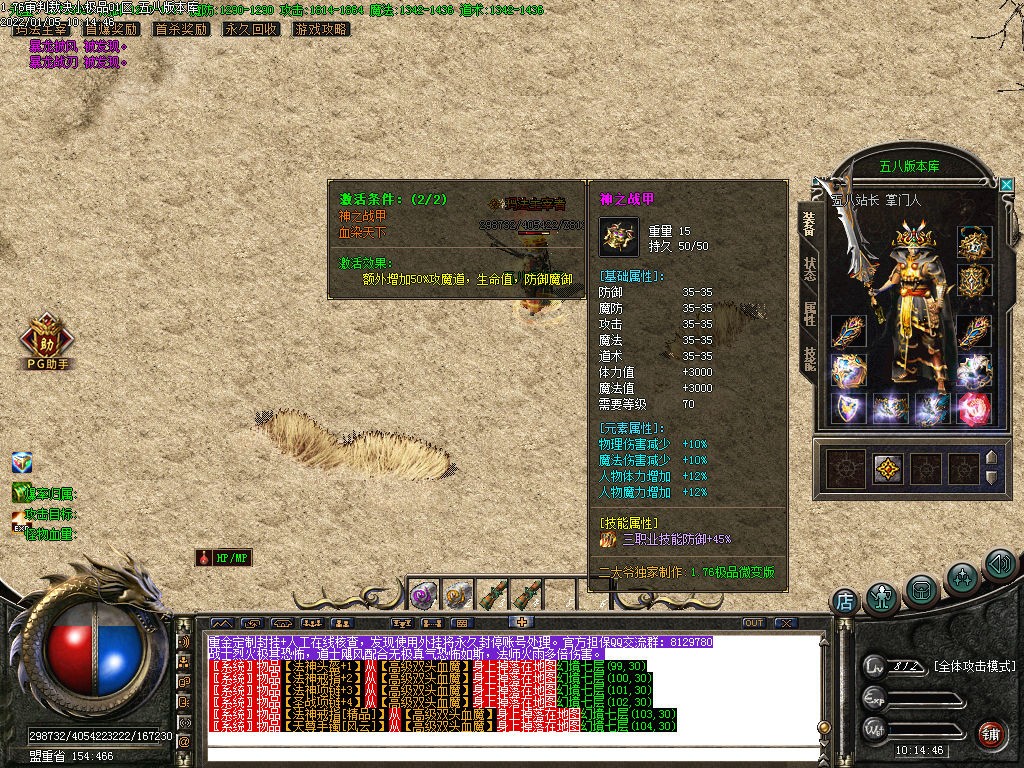Open the red 铺 stall button
Screen dimensions: 1024x768
pyautogui.click(x=990, y=734)
